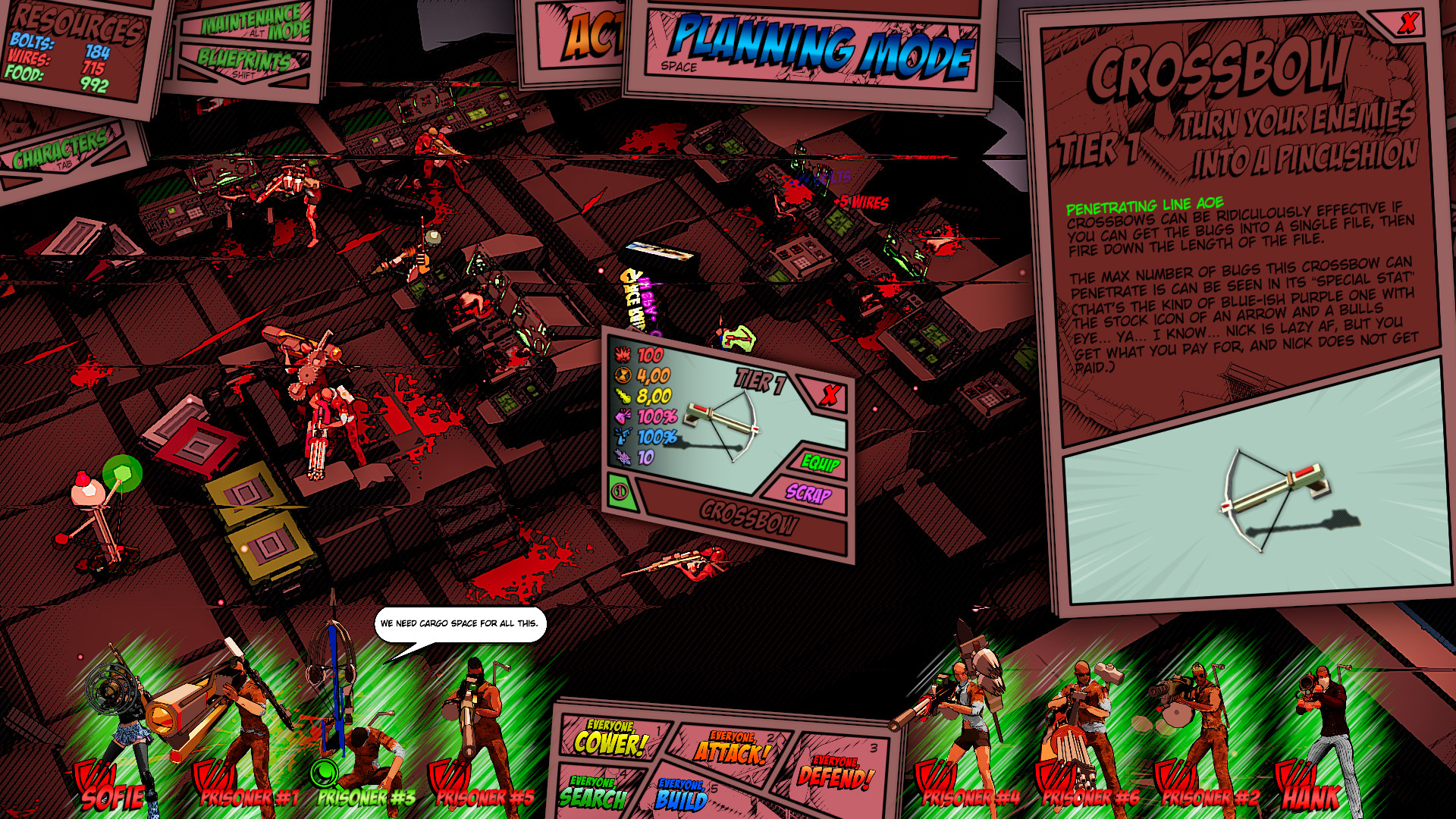Click the pink accuracy stat icon at 100%

click(x=623, y=416)
